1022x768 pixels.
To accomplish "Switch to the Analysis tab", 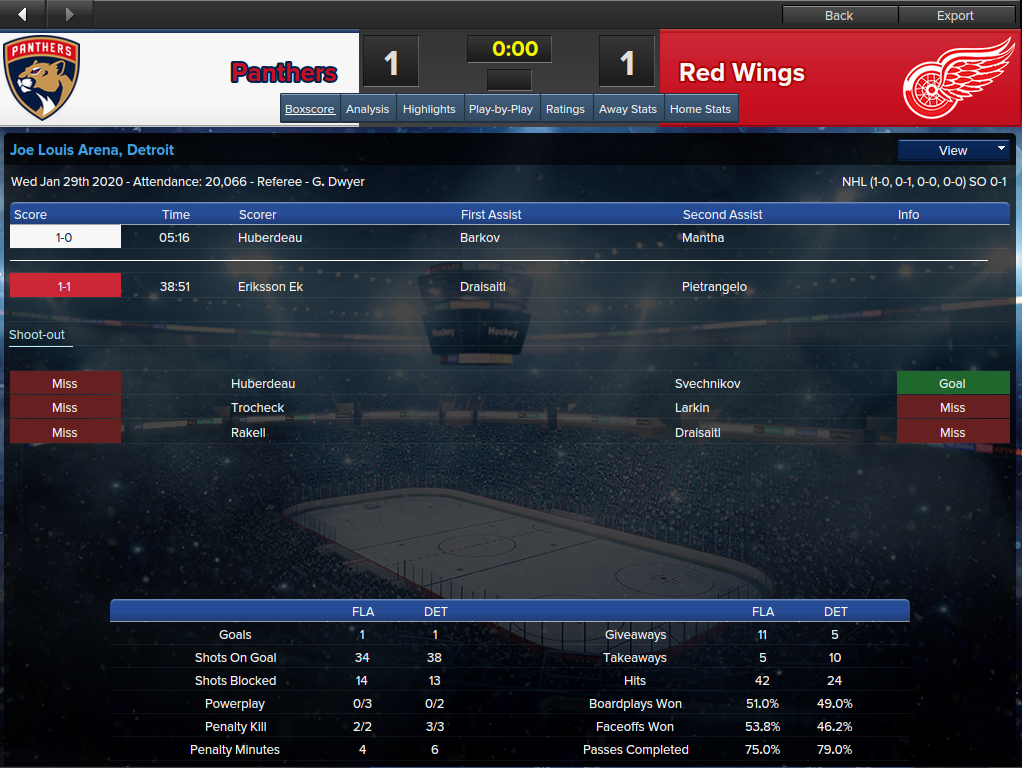I will click(x=367, y=109).
